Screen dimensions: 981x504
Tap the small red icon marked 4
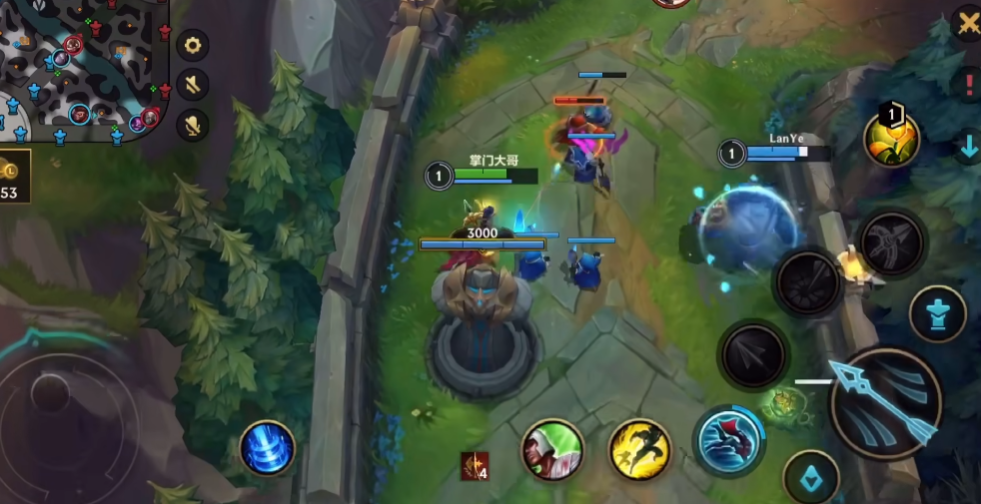click(x=474, y=465)
